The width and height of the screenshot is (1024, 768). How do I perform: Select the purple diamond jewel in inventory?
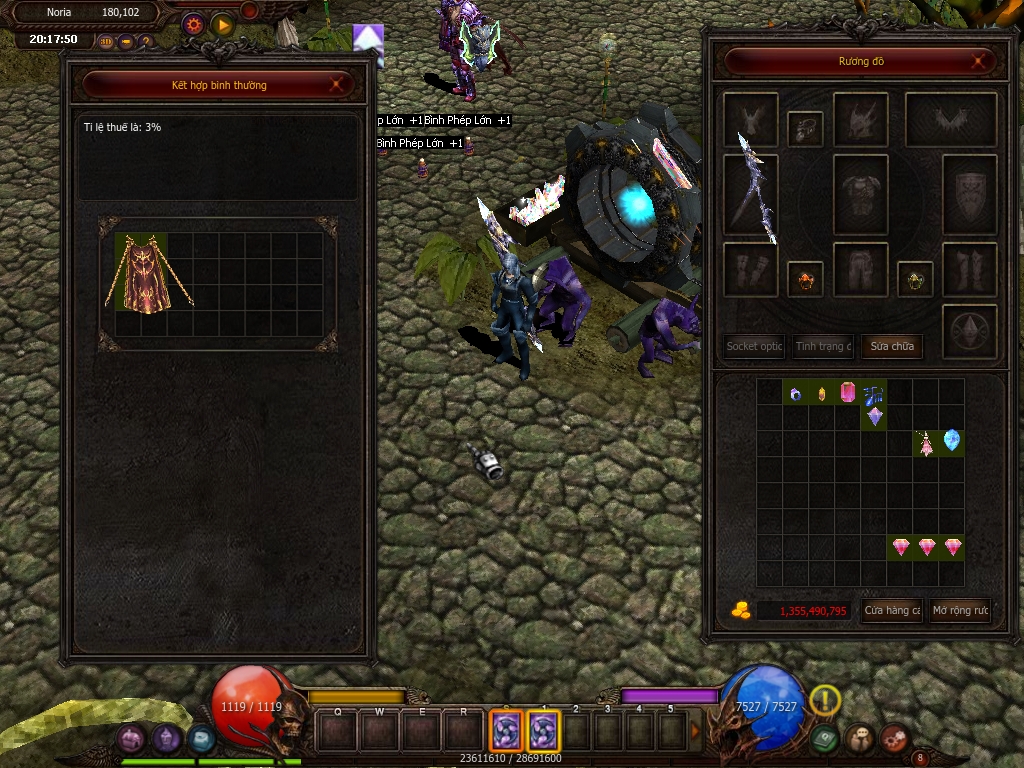[x=874, y=416]
